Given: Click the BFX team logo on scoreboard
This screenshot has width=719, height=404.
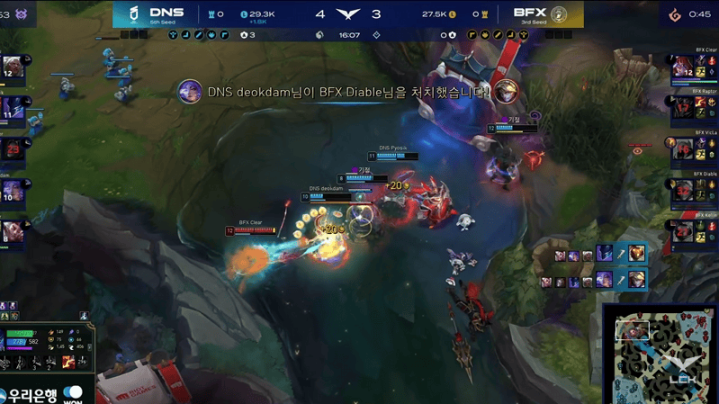Looking at the screenshot, I should coord(558,14).
